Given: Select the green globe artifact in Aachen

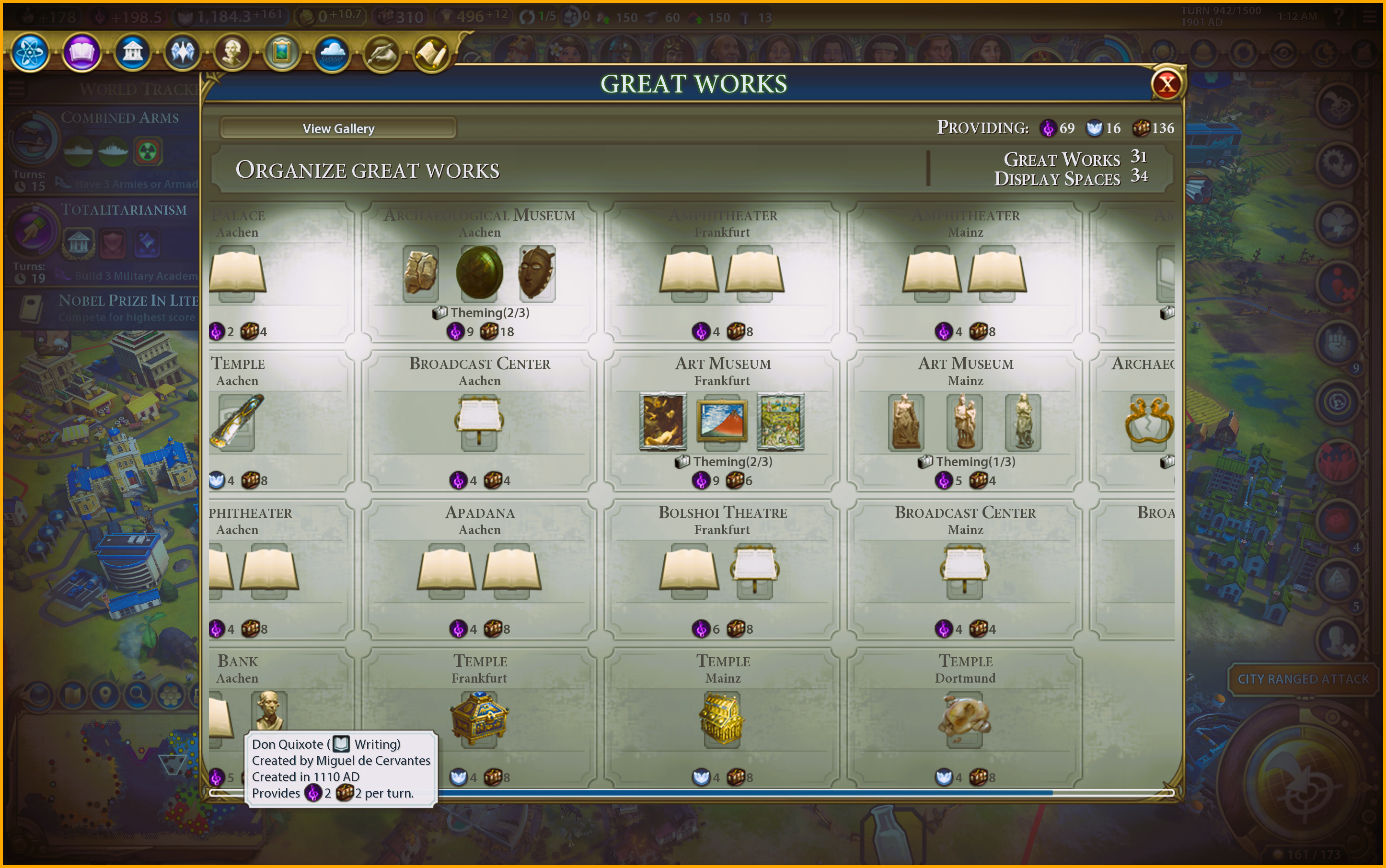Looking at the screenshot, I should 479,273.
